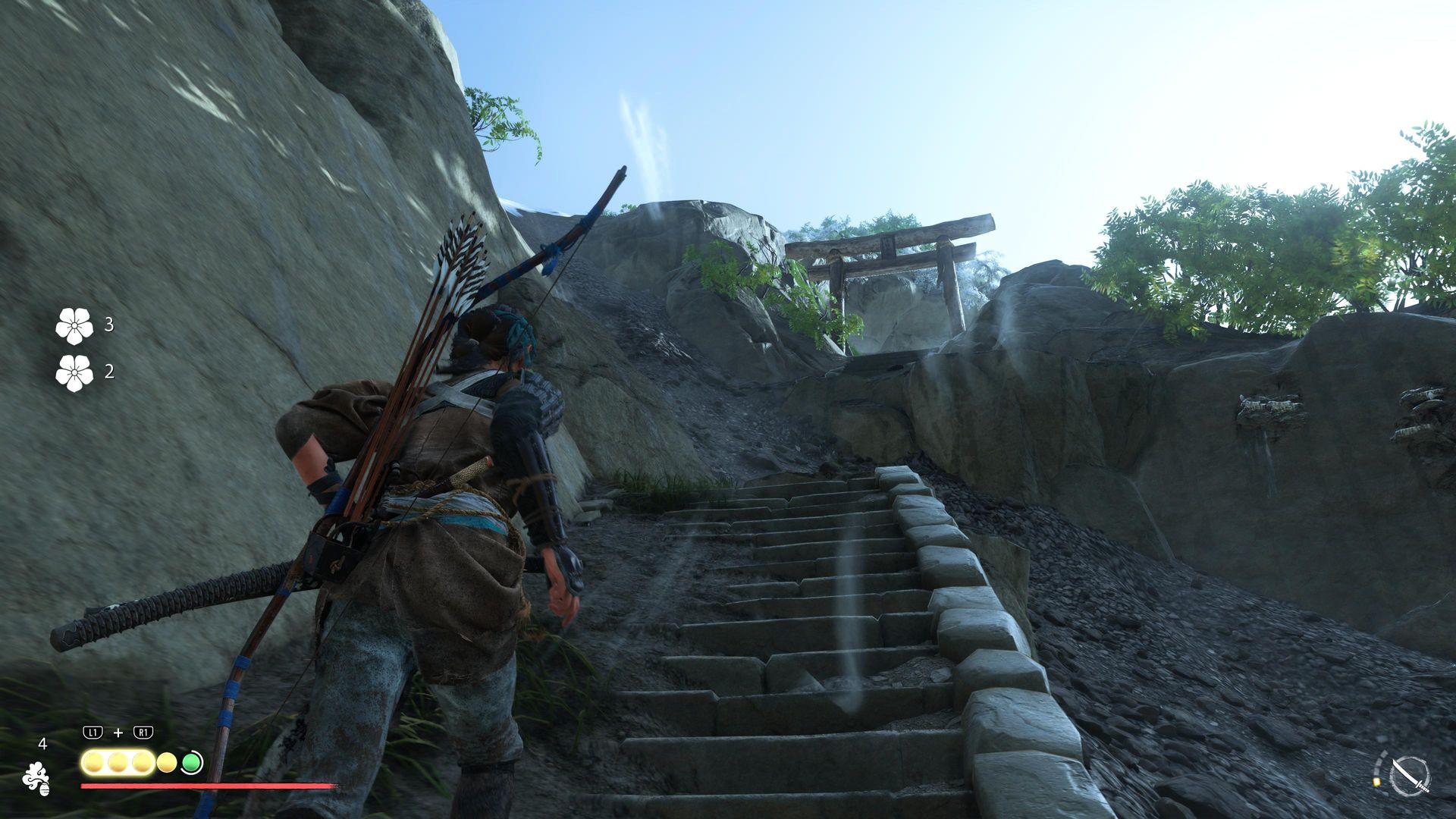Click the flower icon with count 2
Image resolution: width=1456 pixels, height=819 pixels.
74,372
